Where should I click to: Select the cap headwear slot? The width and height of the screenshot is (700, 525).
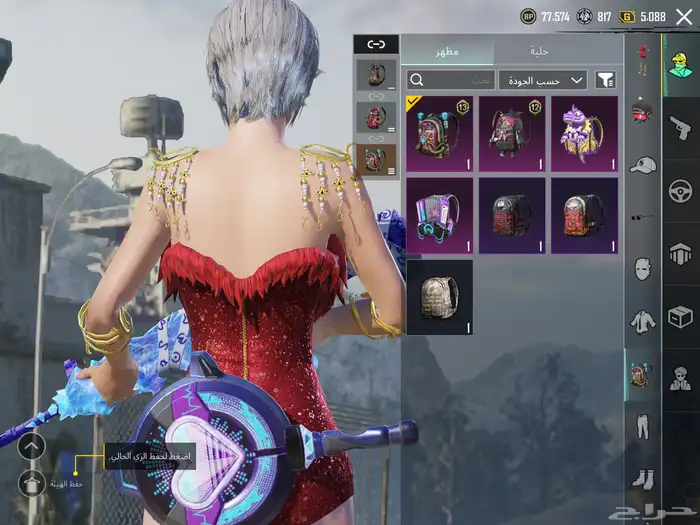click(642, 165)
